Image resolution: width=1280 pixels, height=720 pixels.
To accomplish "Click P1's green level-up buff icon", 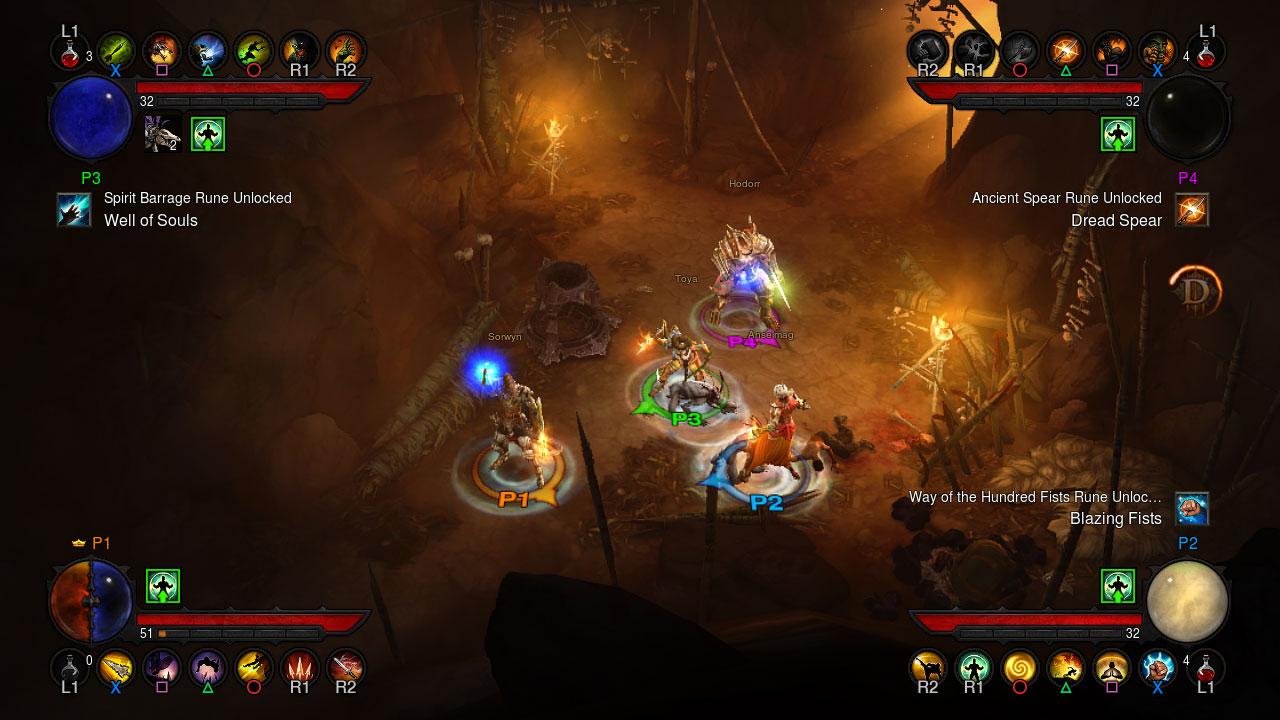I will [x=162, y=587].
